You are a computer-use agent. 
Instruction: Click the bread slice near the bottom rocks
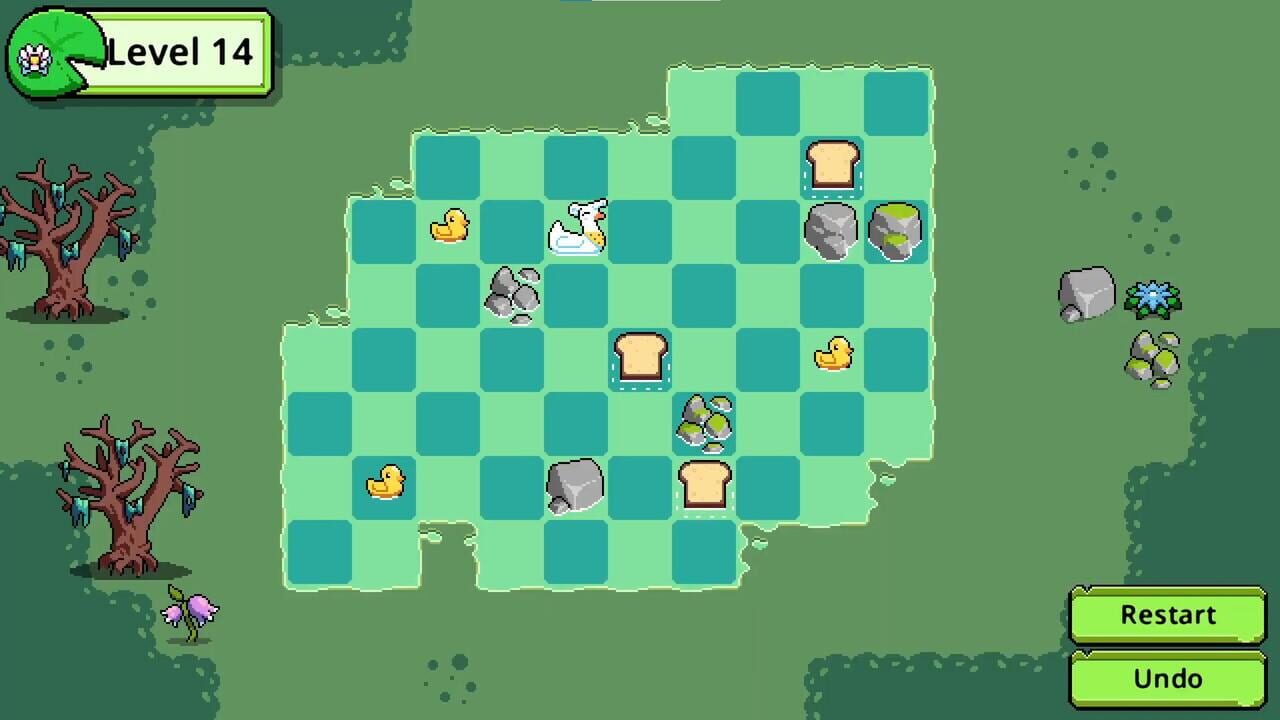click(705, 485)
